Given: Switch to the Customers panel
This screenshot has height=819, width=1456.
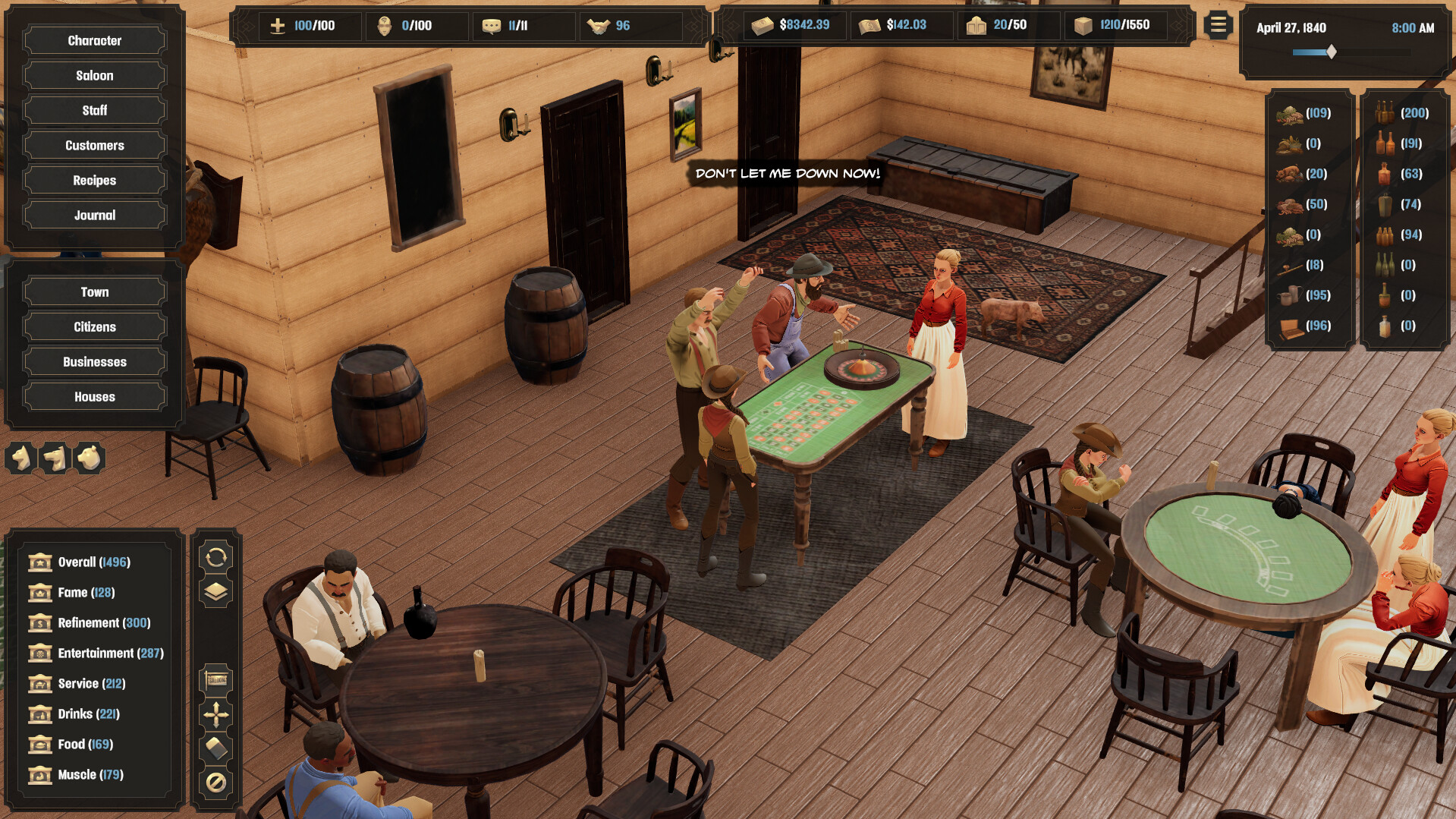Looking at the screenshot, I should click(x=93, y=145).
